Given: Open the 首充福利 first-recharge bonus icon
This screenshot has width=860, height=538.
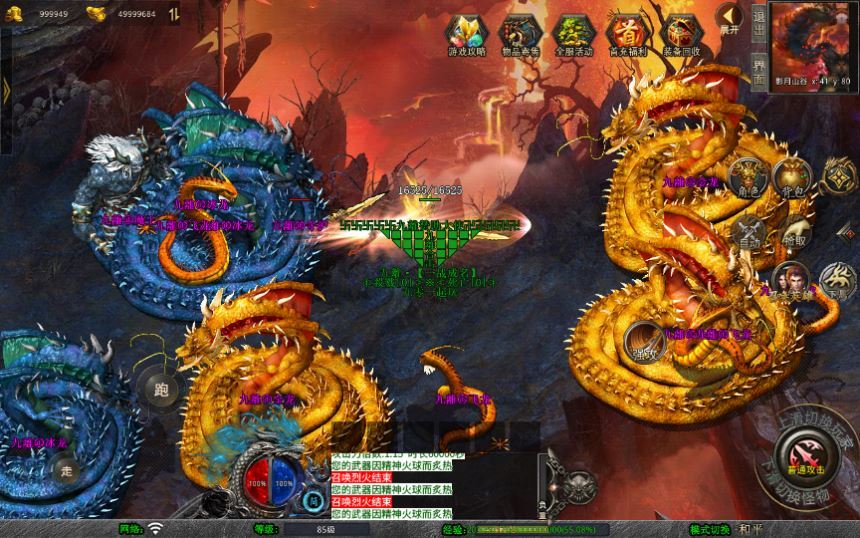Looking at the screenshot, I should pos(626,33).
